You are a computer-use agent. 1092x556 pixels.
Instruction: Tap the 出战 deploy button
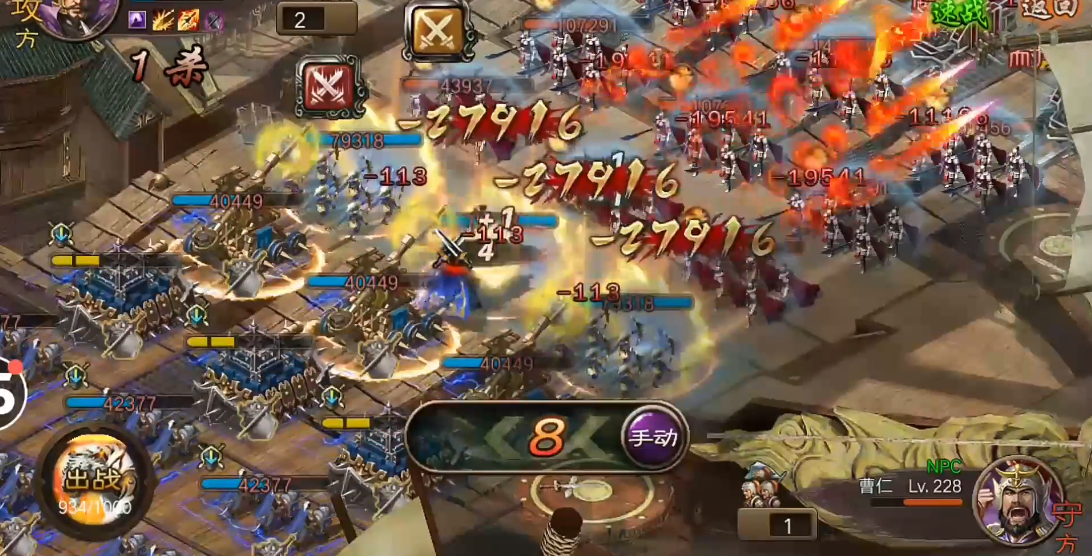click(96, 481)
